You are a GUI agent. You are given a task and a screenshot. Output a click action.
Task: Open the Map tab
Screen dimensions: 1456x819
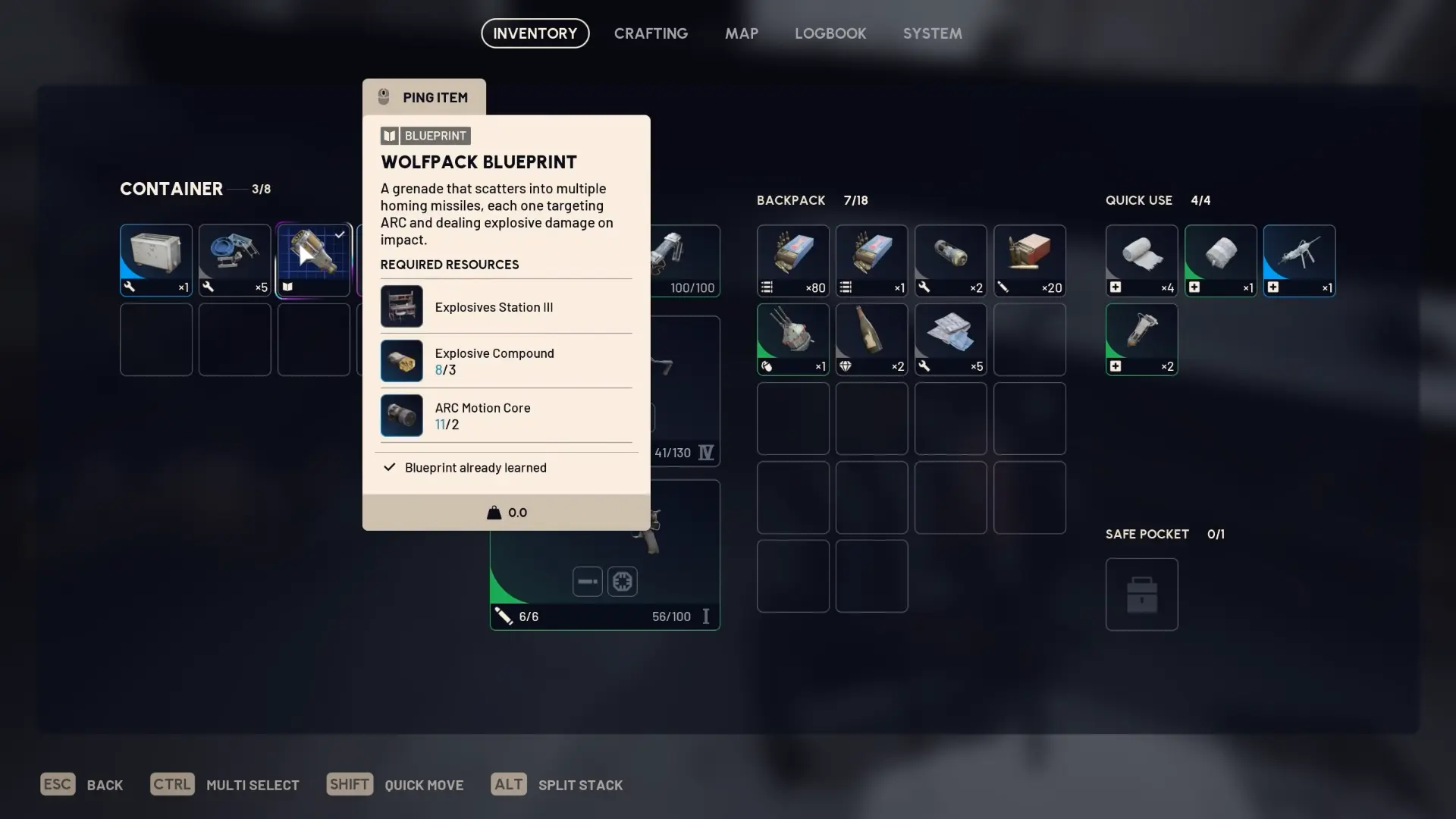[741, 33]
